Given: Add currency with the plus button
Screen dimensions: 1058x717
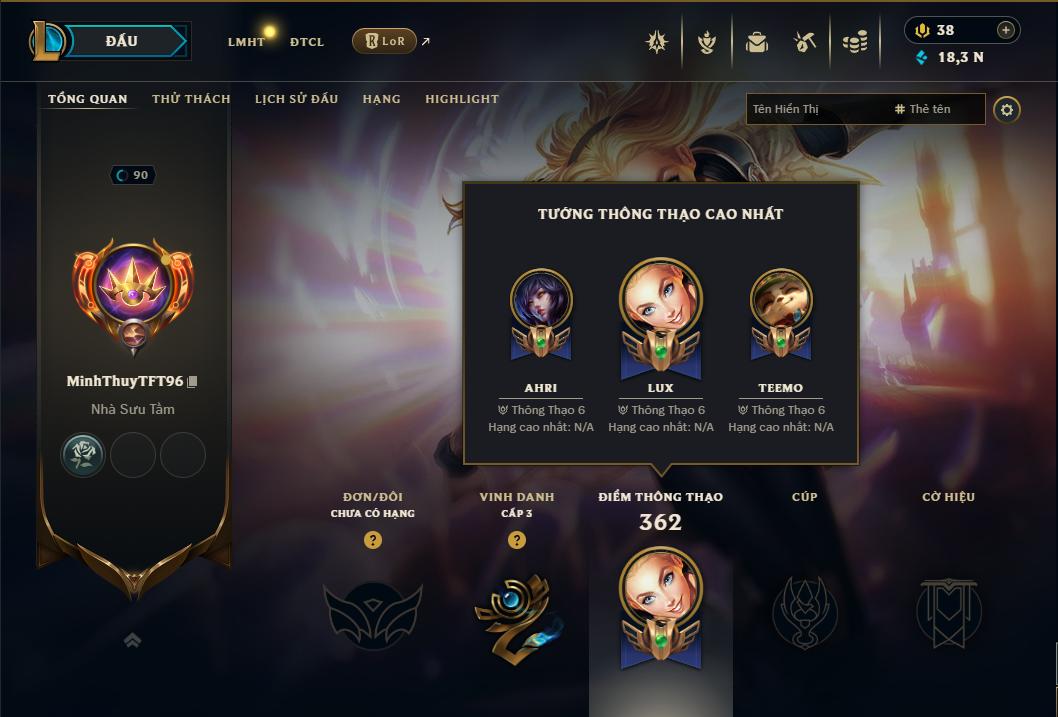Looking at the screenshot, I should 1006,30.
